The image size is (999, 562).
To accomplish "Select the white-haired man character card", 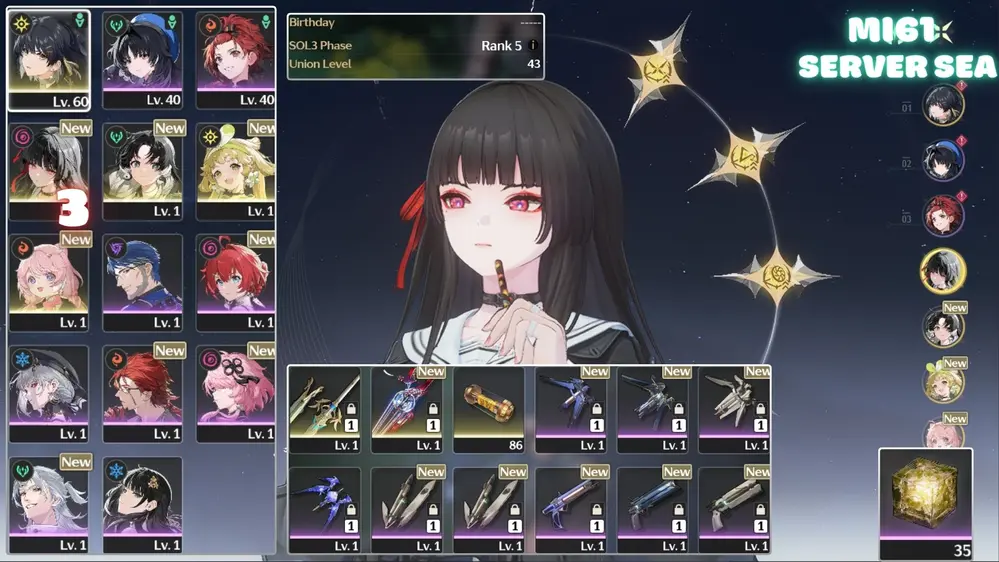I will [49, 504].
